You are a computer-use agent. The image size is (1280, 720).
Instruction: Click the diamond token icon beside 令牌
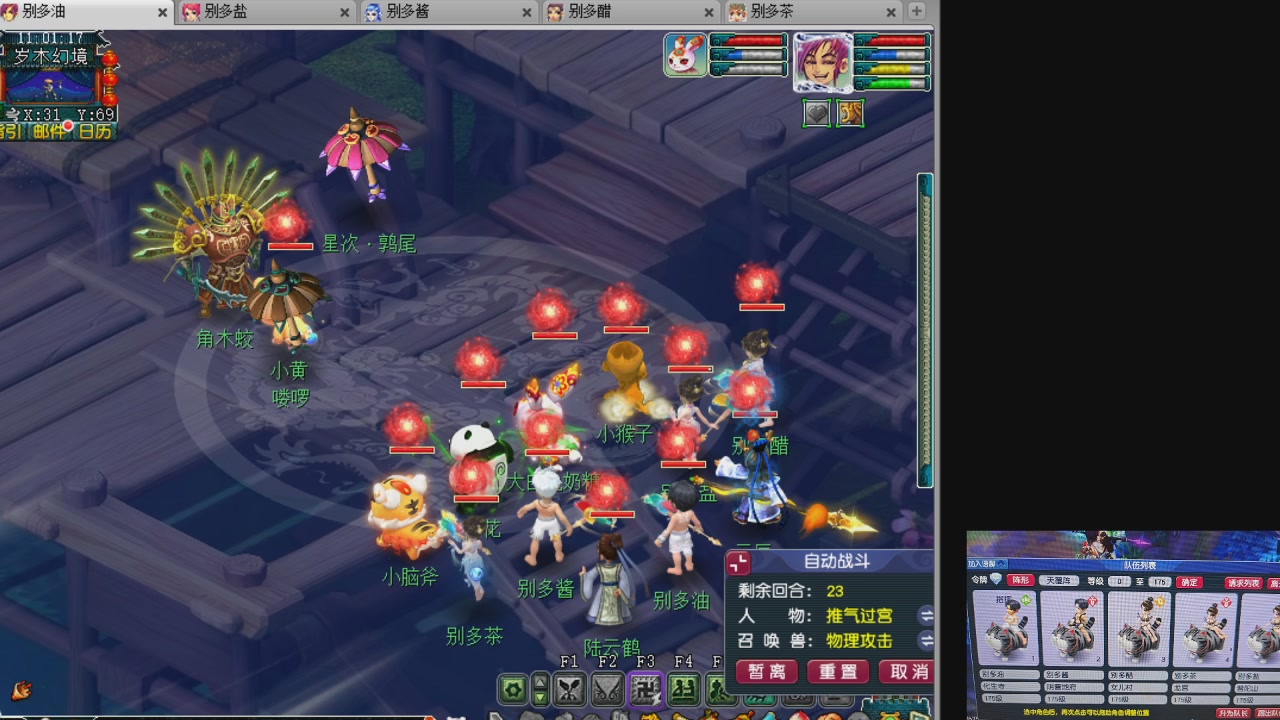995,580
